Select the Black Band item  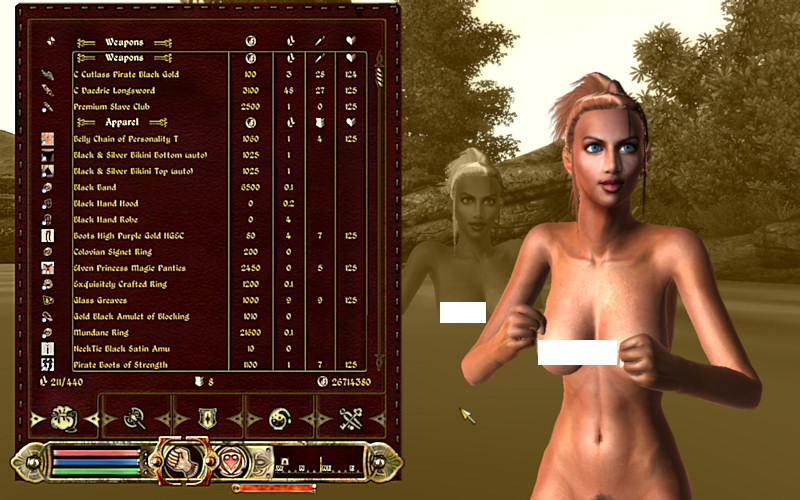(95, 187)
